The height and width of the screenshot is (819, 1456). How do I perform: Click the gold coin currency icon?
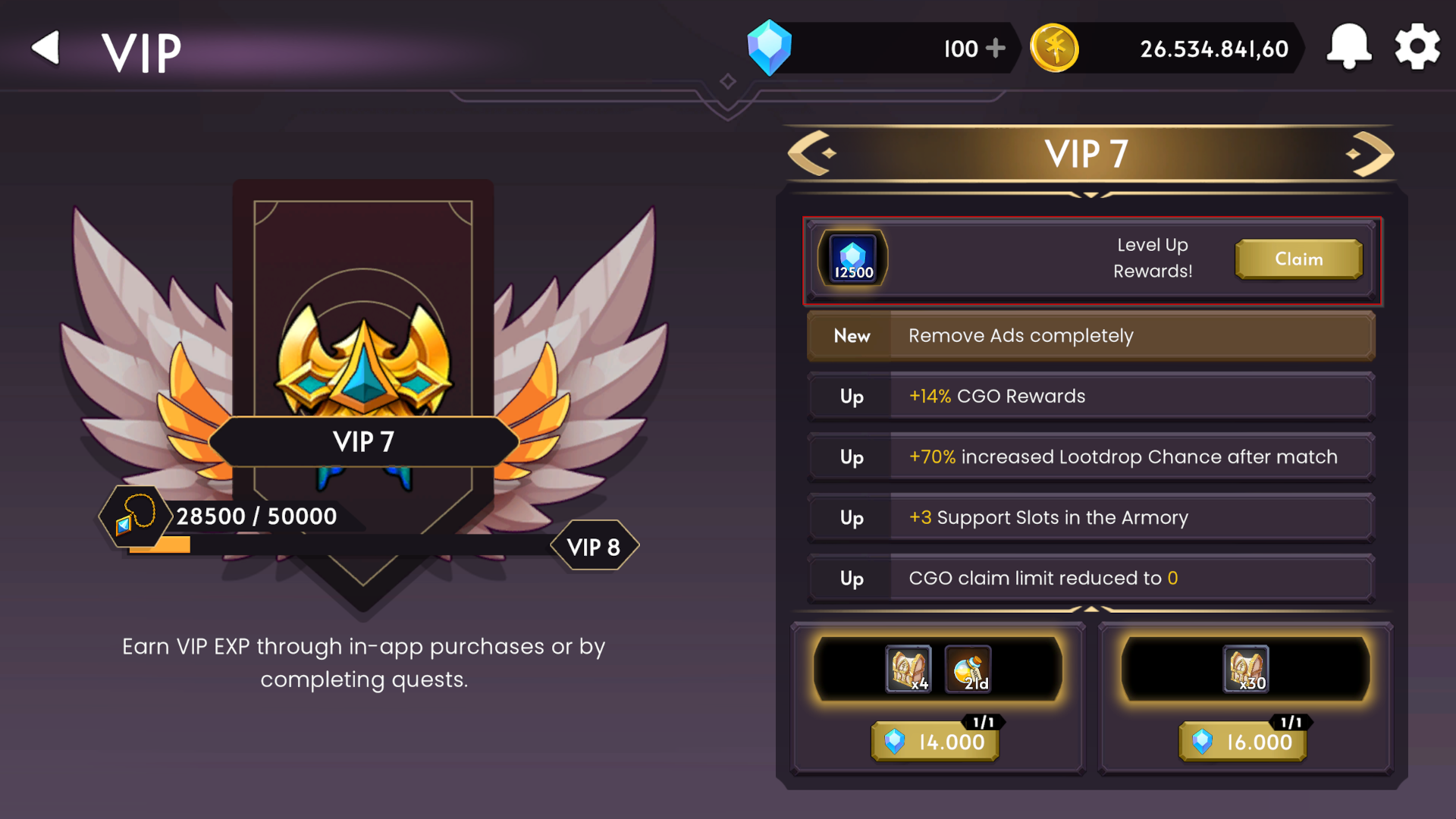pos(1055,48)
